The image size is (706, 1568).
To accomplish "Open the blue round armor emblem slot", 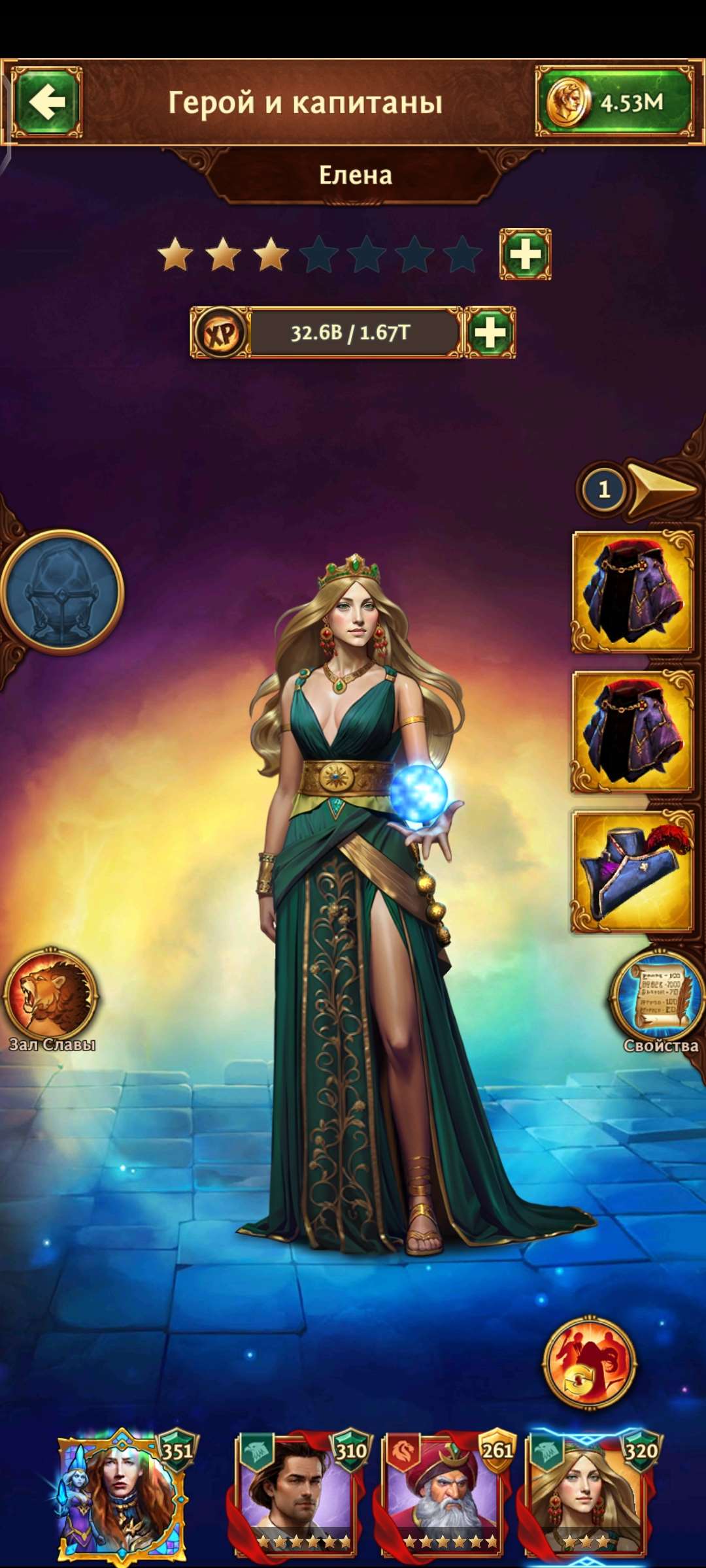I will pos(61,591).
